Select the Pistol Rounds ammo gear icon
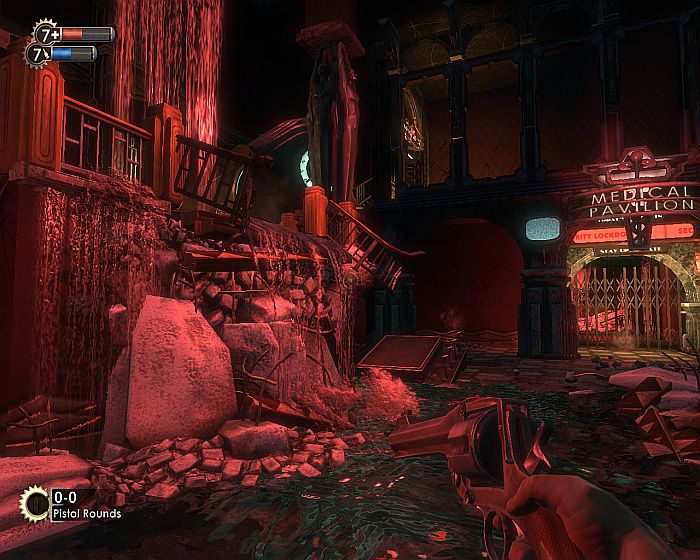This screenshot has width=700, height=560. tap(34, 503)
